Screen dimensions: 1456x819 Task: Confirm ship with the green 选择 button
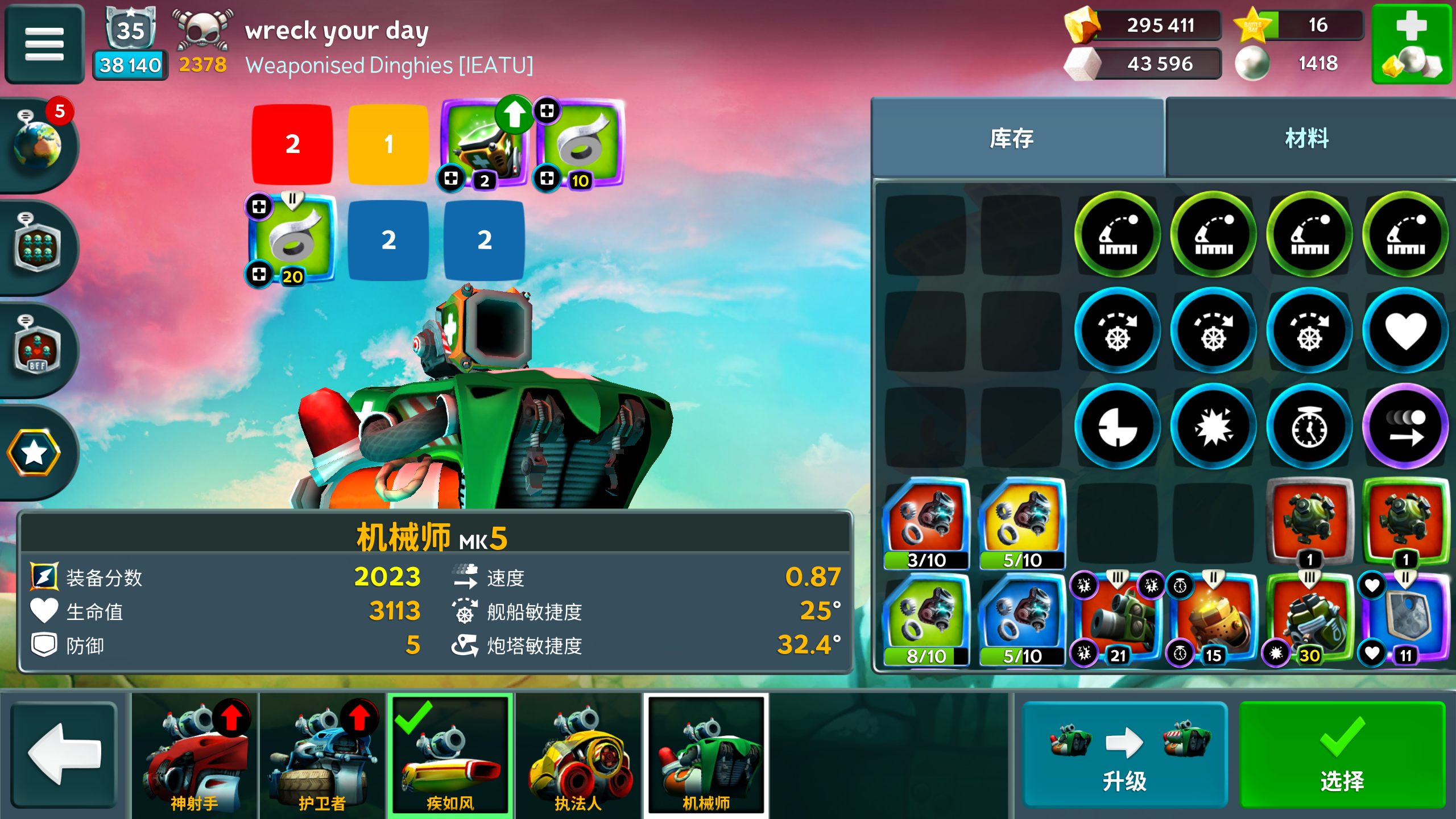[x=1342, y=755]
